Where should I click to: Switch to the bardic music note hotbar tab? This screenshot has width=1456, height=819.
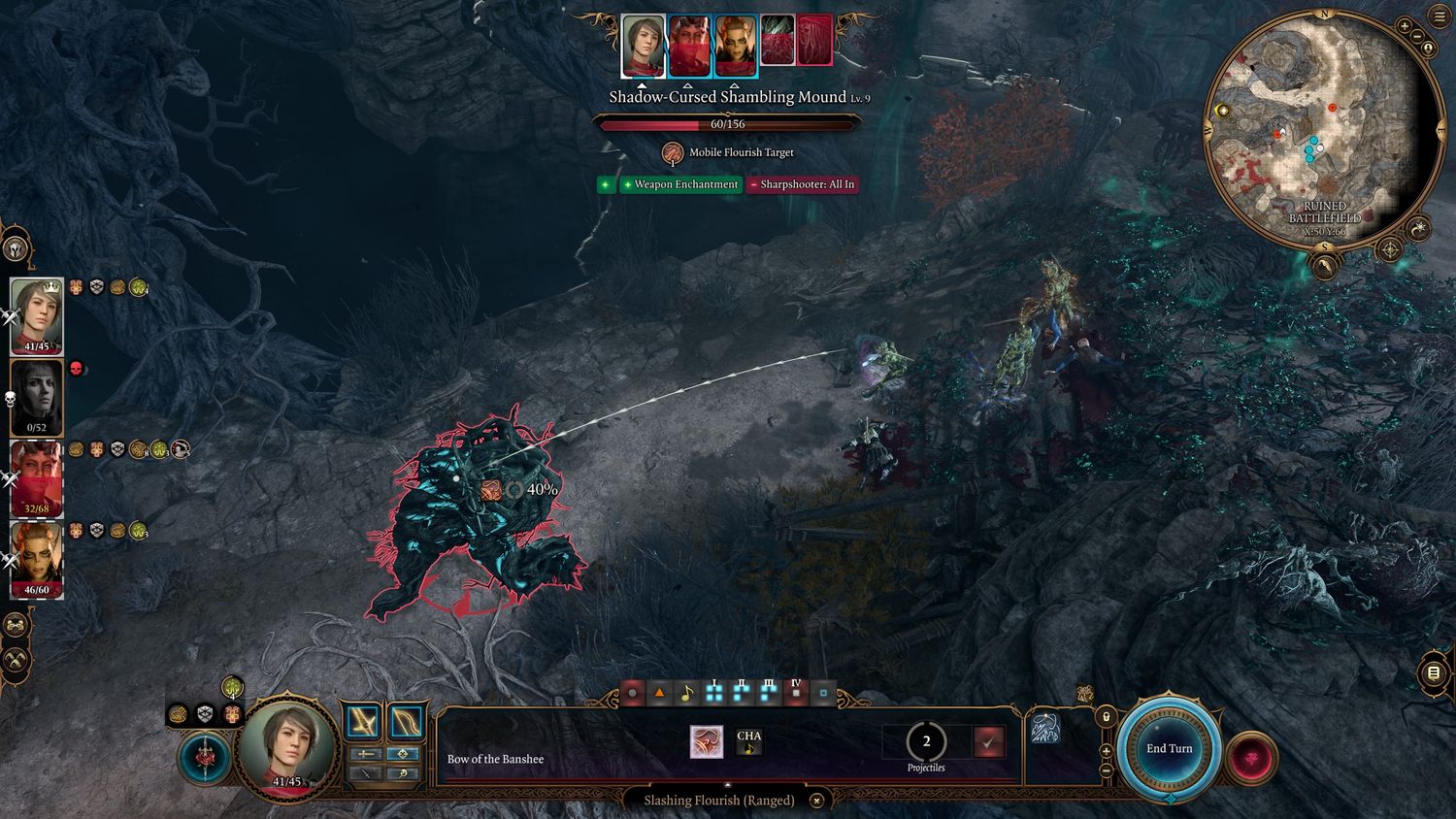coord(686,694)
